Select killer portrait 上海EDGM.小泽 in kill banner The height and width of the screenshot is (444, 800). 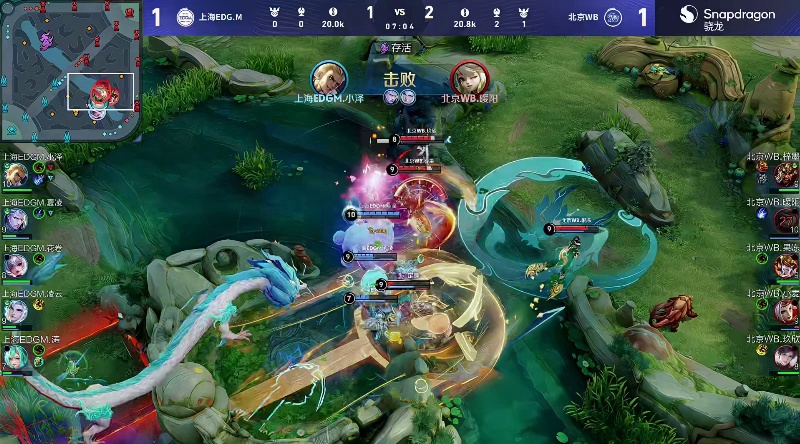tap(327, 77)
